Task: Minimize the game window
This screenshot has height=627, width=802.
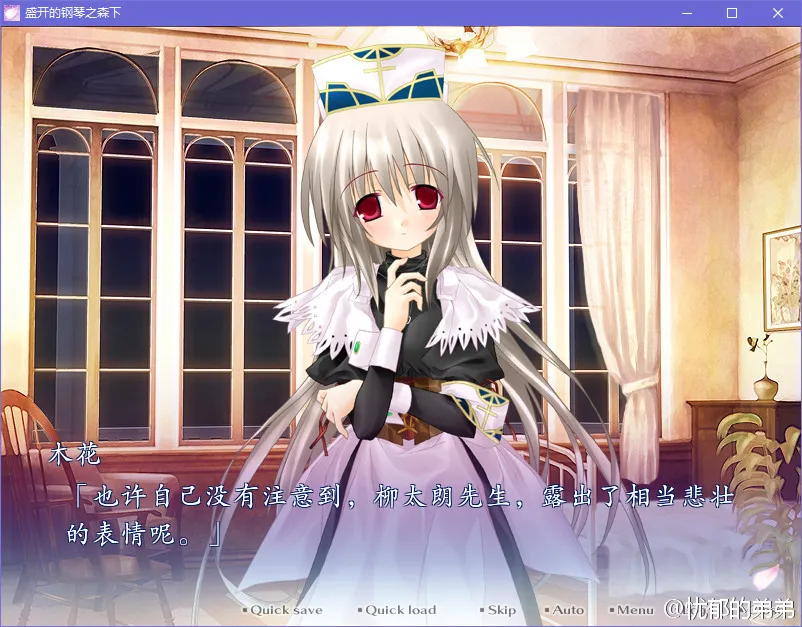Action: pos(687,13)
